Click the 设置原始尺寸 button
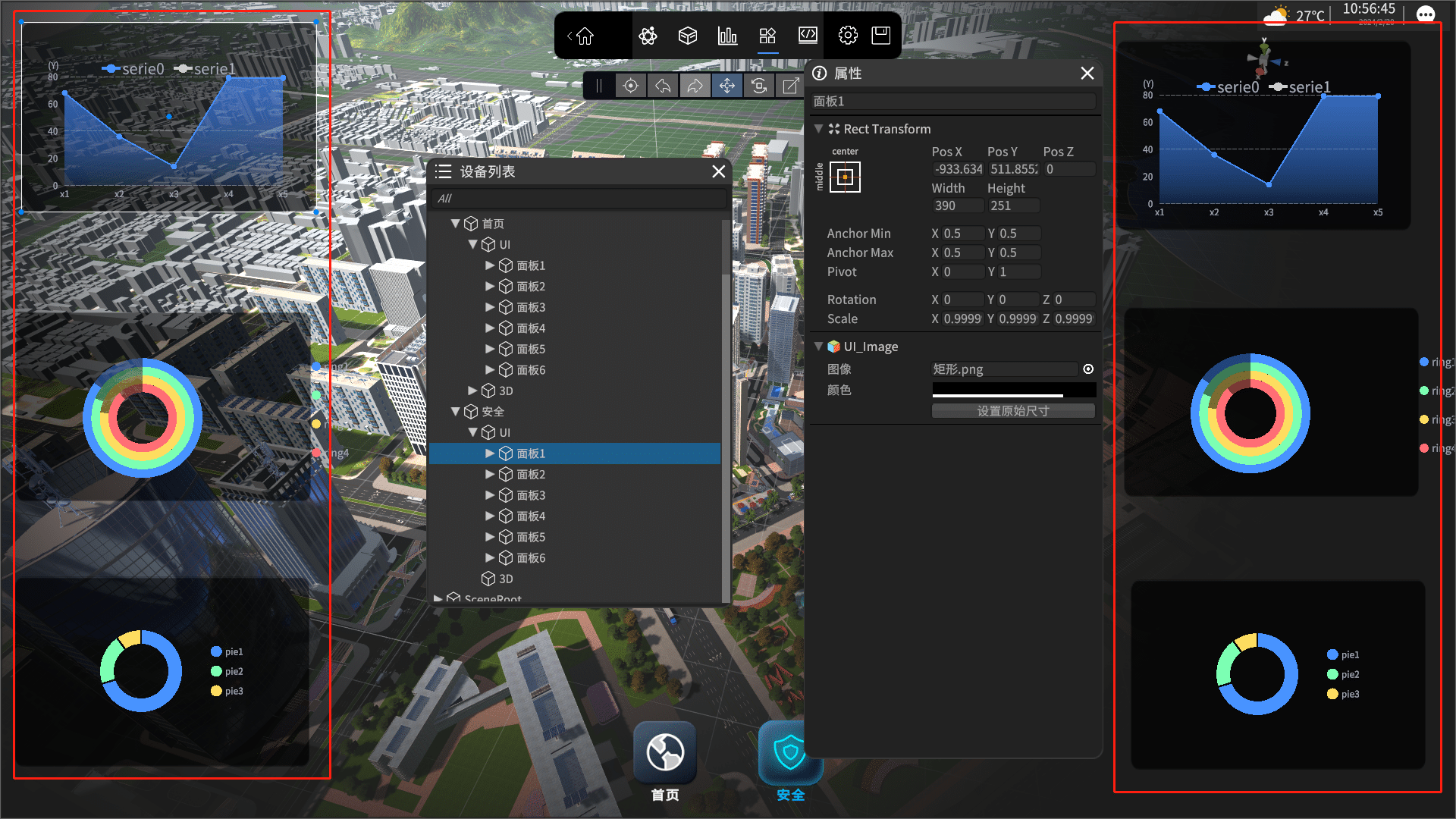The width and height of the screenshot is (1456, 819). click(1013, 411)
